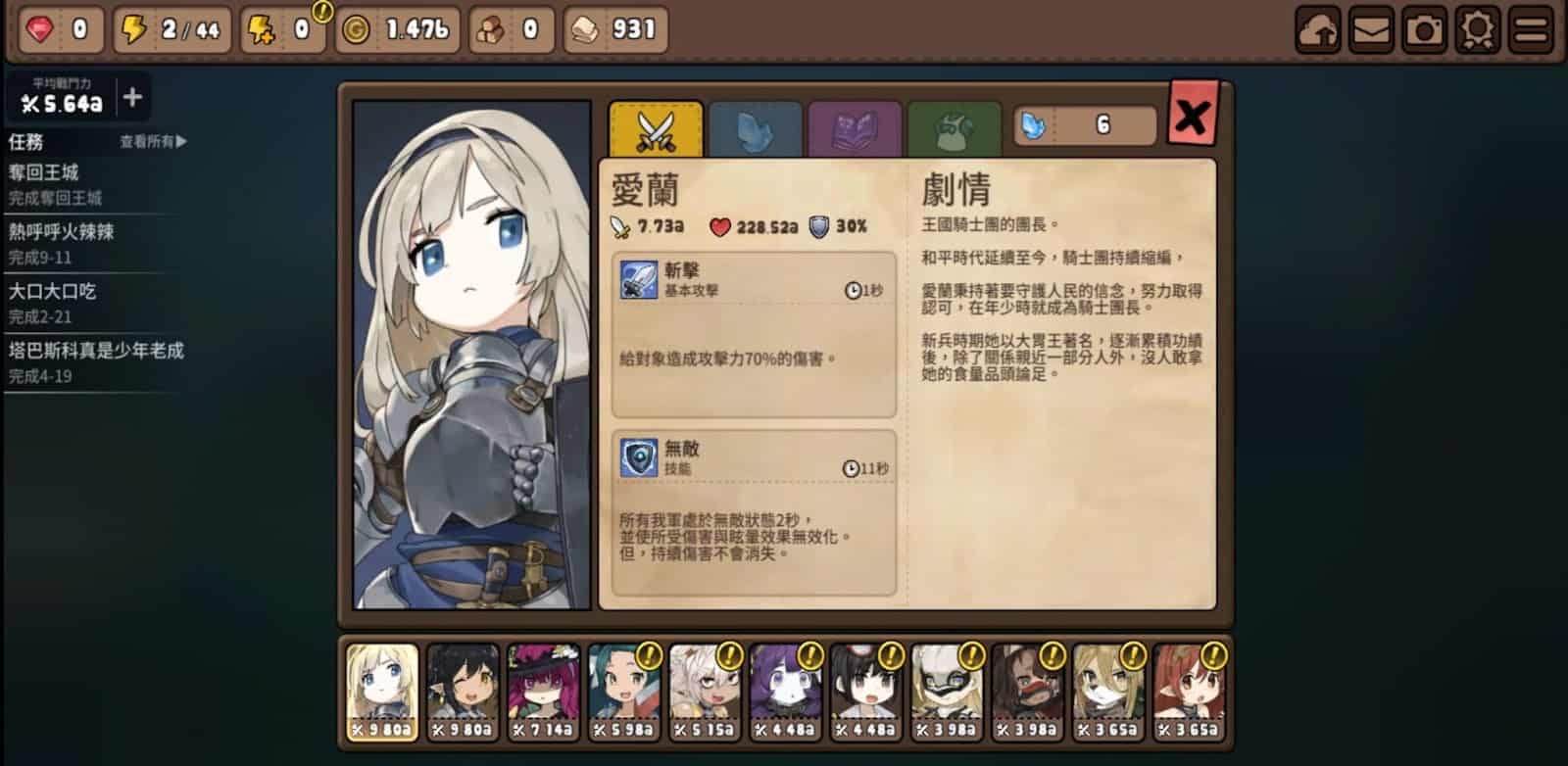Close the character info panel

pyautogui.click(x=1193, y=117)
